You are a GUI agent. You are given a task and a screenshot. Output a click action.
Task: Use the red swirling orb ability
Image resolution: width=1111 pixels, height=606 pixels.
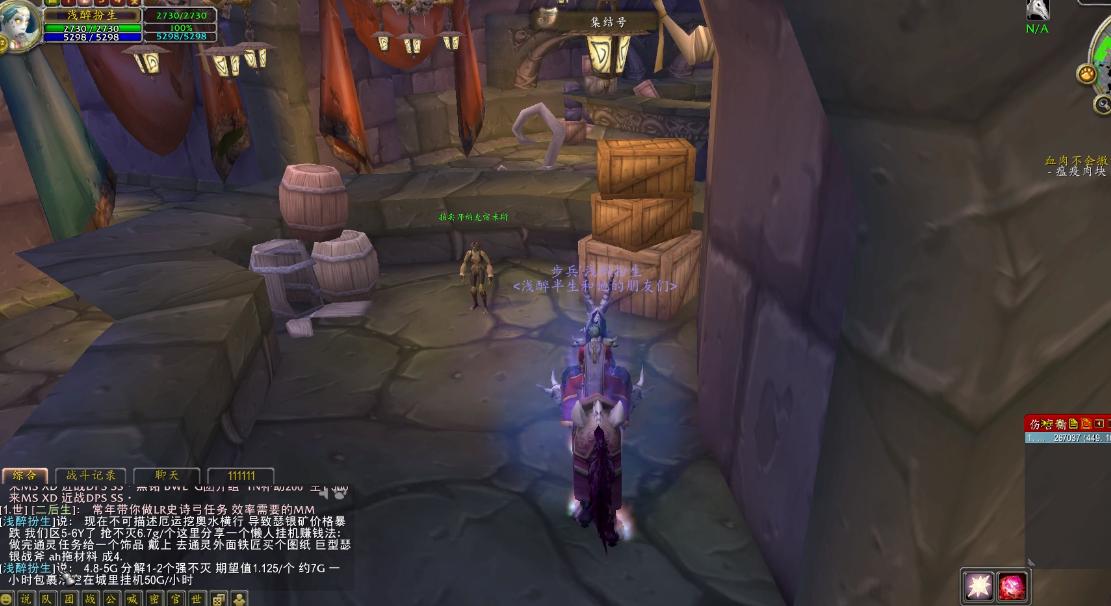1012,586
